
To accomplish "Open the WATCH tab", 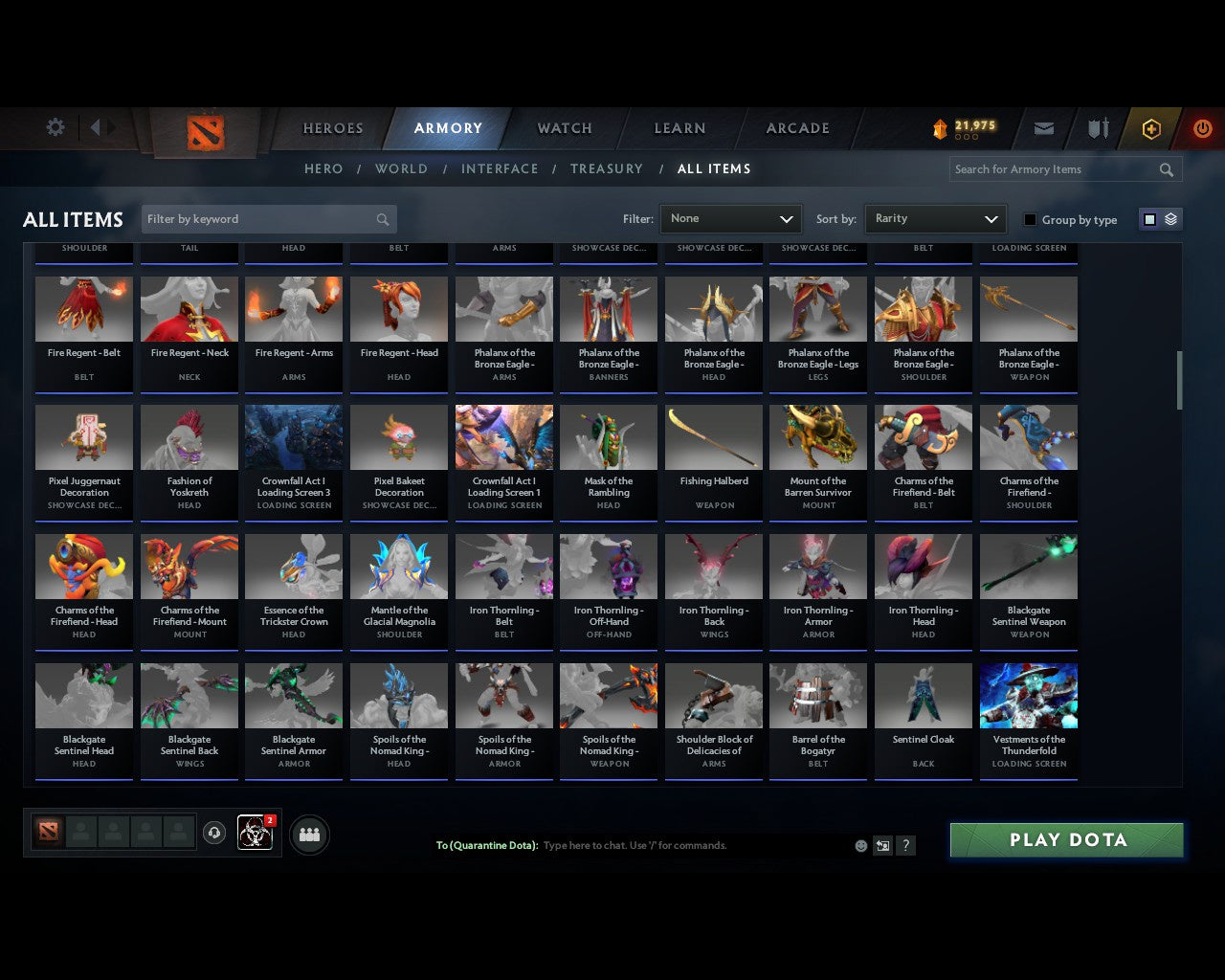I will coord(564,128).
